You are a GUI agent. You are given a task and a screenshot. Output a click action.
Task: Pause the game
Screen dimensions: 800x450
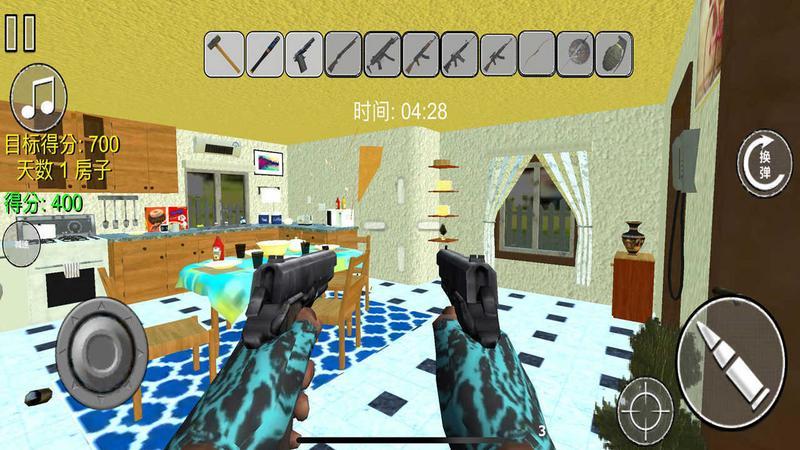click(20, 32)
